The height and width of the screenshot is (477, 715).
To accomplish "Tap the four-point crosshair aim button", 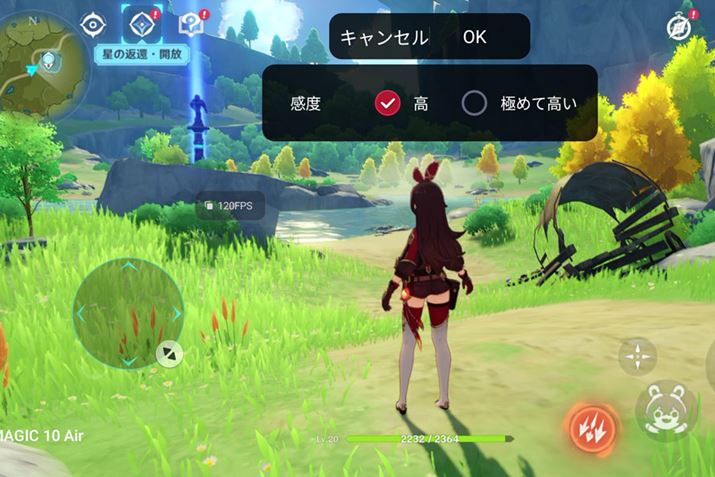I will click(x=636, y=355).
